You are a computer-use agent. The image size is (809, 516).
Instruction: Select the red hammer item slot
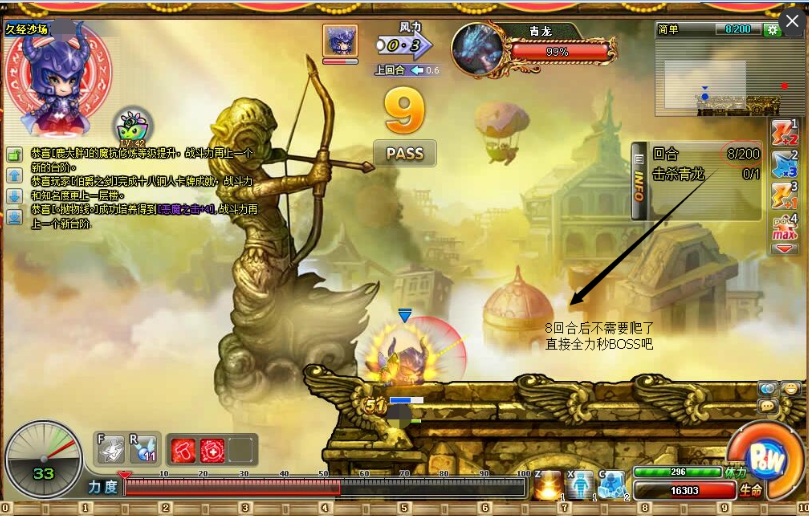[184, 450]
